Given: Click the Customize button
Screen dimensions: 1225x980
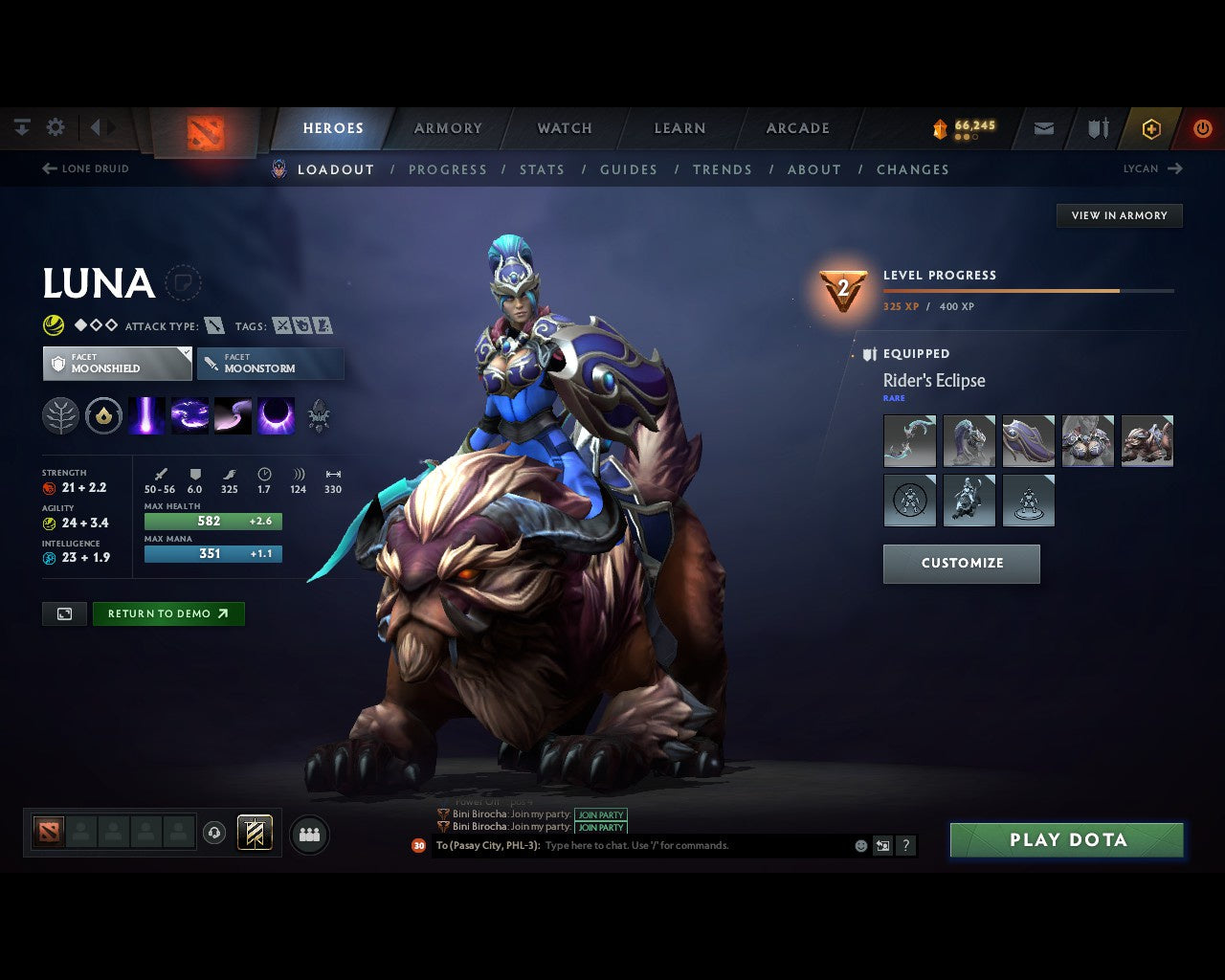Looking at the screenshot, I should (x=961, y=564).
